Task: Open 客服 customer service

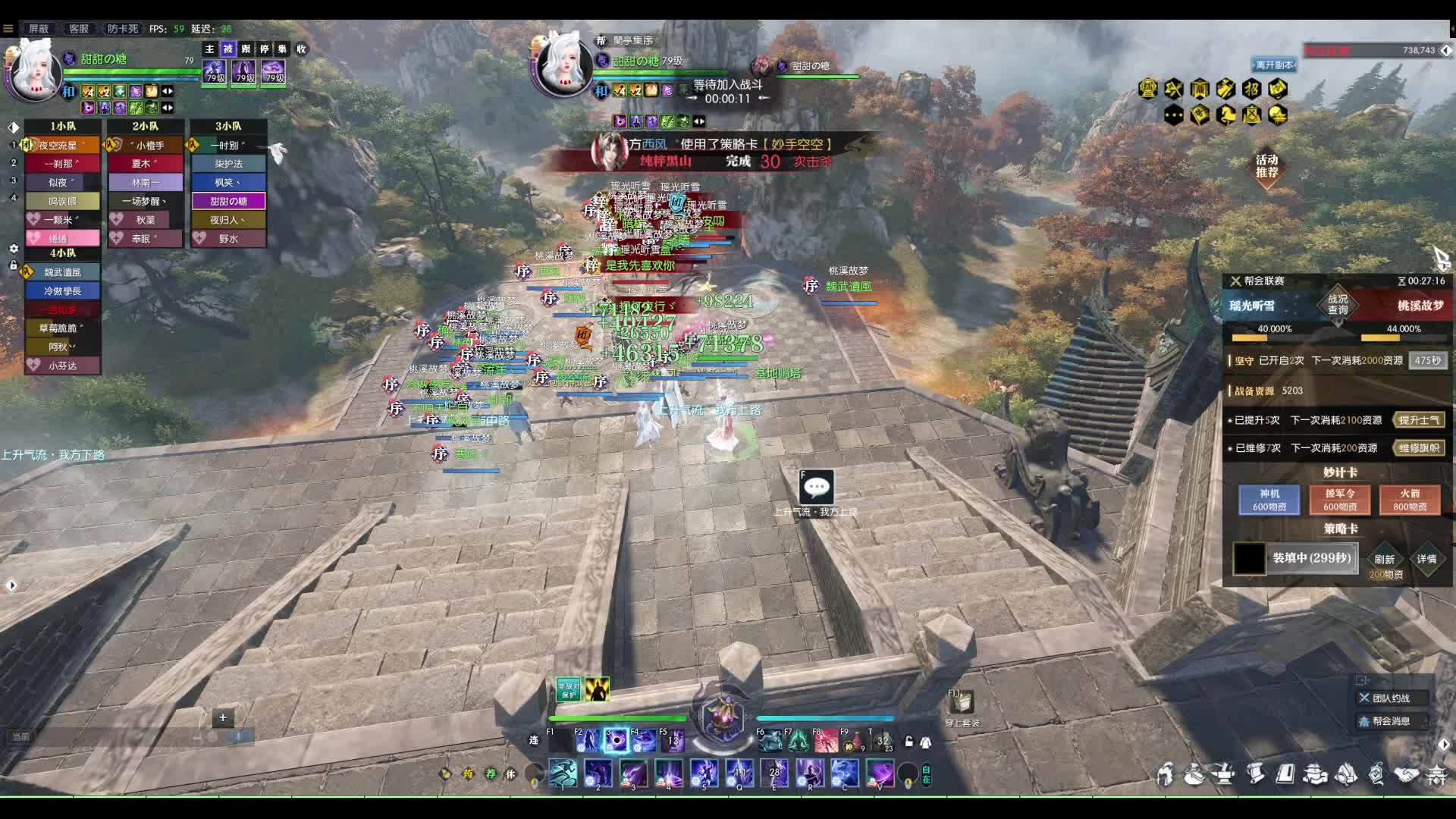Action: point(78,29)
